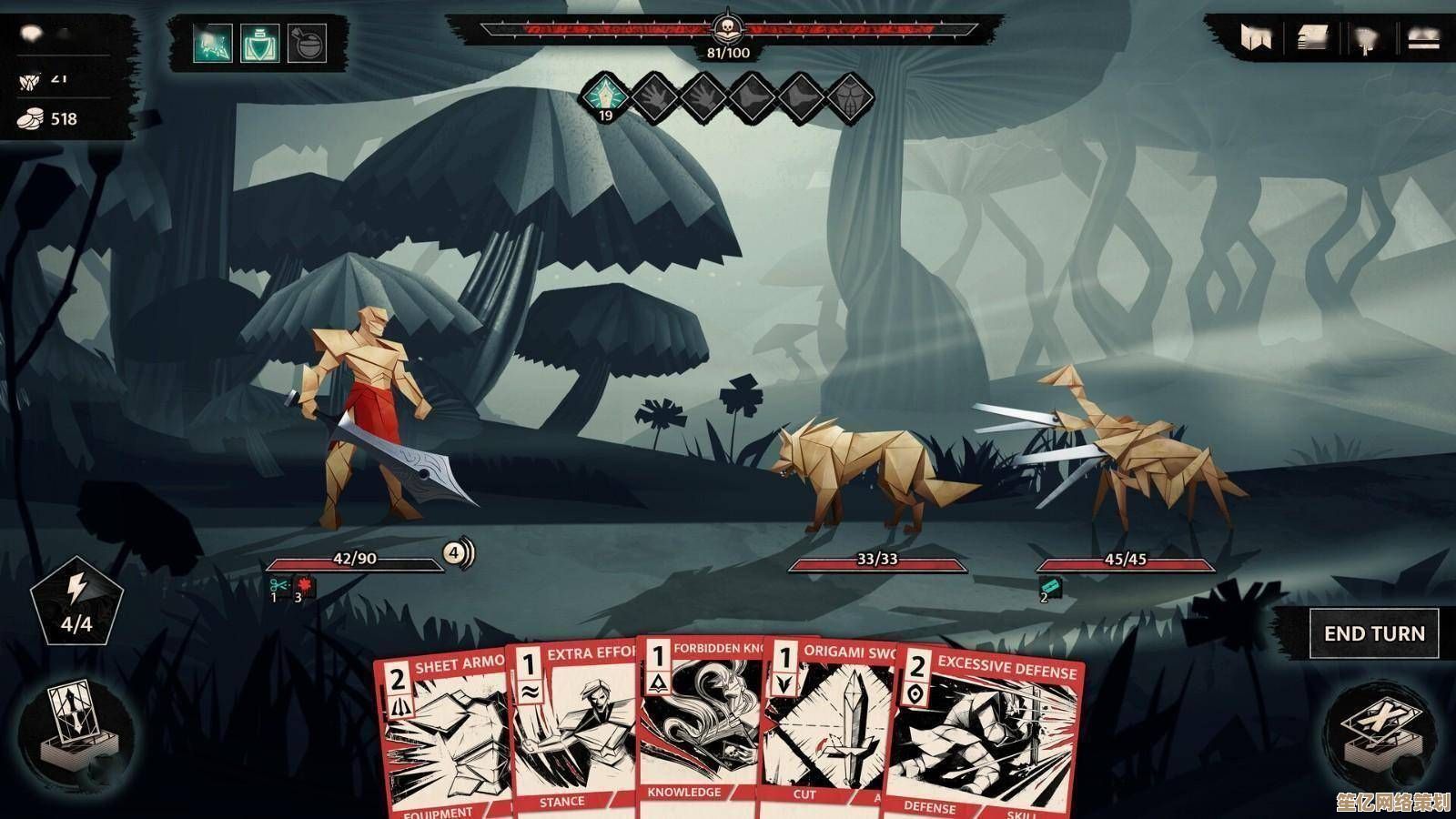Screen dimensions: 1456x819
Task: Inspect the glowing pen nib diamond ability
Action: pos(604,95)
